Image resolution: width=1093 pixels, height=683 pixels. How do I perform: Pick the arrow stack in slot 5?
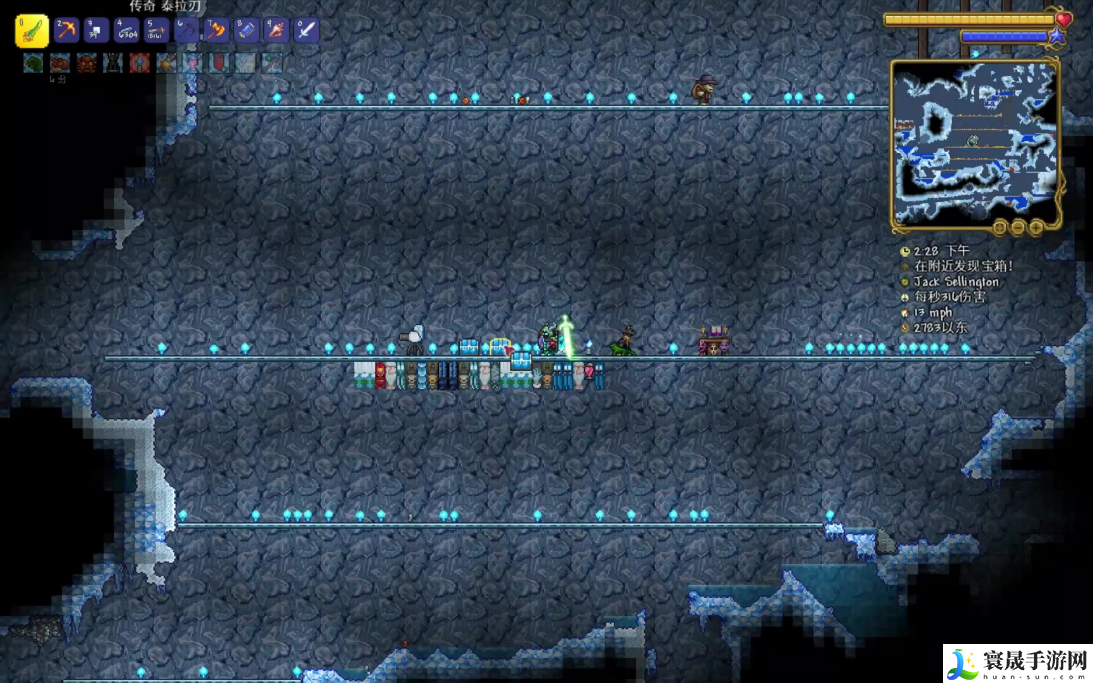156,30
